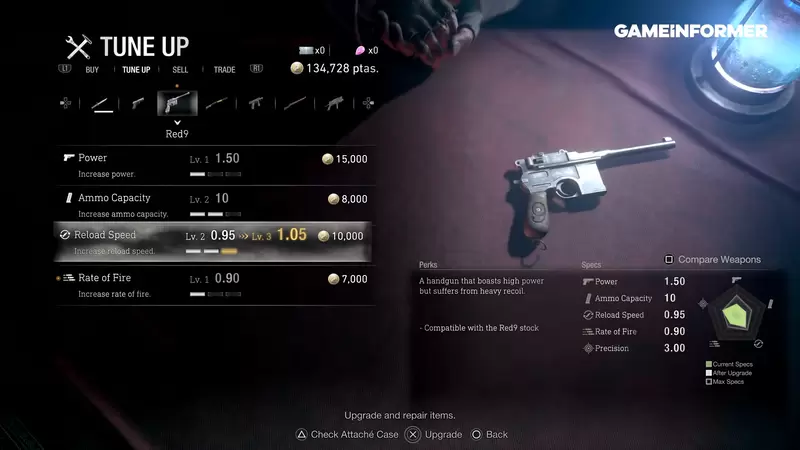Switch to the Buy tab
Image resolution: width=800 pixels, height=450 pixels.
[92, 70]
